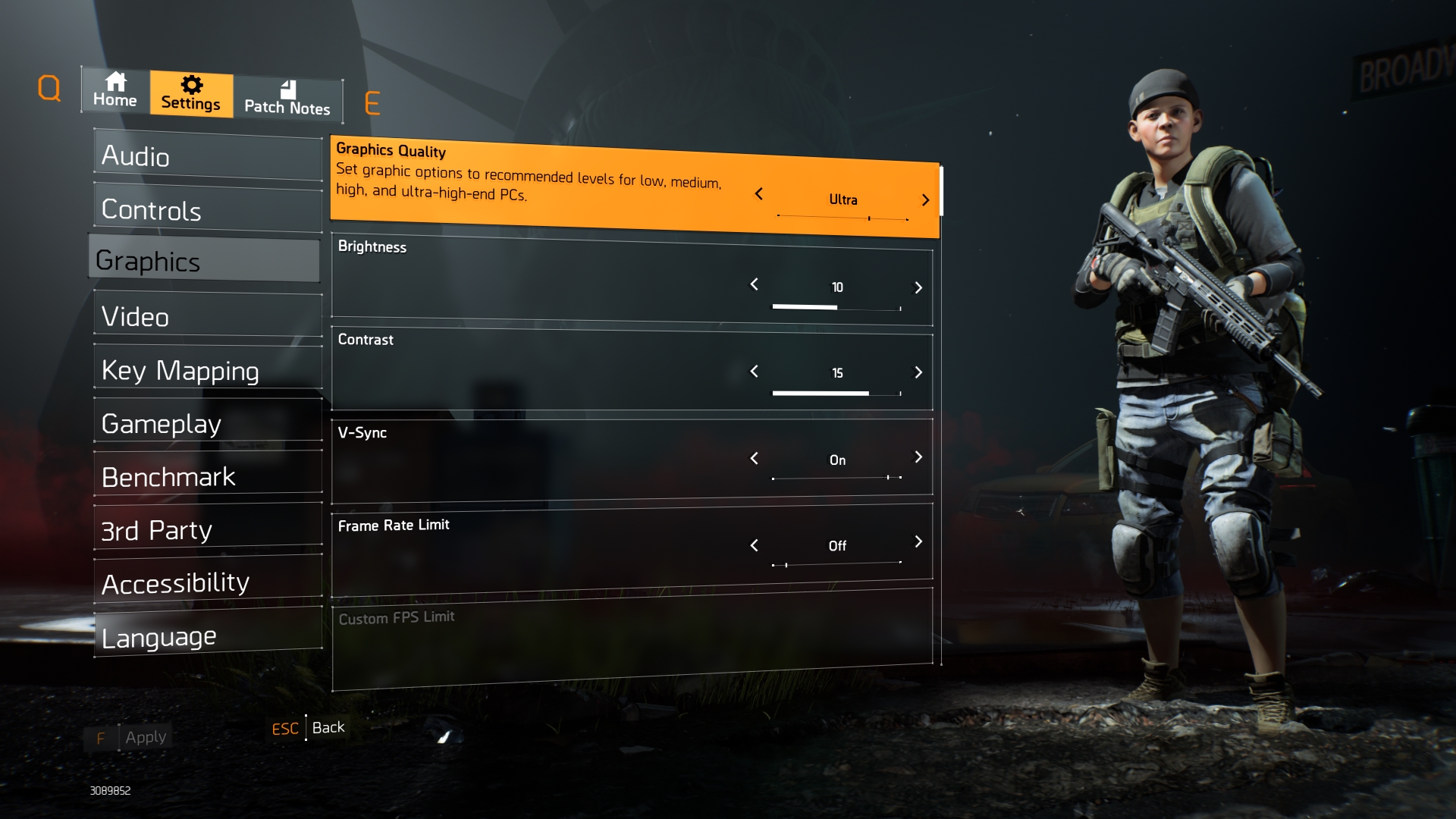Screen dimensions: 1456x819
Task: Toggle V-Sync using its right arrow
Action: point(918,457)
